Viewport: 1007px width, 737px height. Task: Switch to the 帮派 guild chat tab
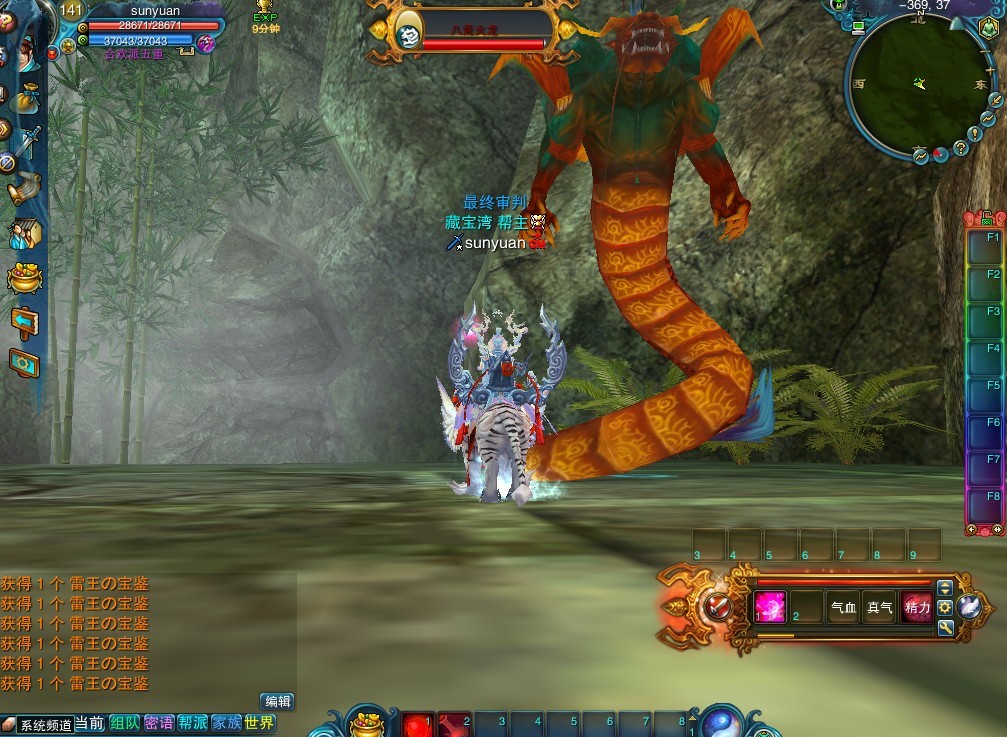[193, 723]
